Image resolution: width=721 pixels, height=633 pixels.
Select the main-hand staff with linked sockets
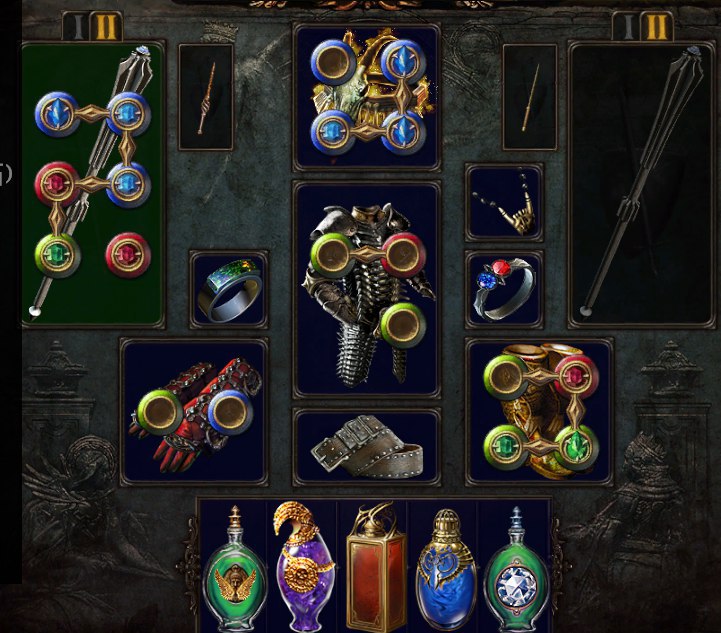[92, 184]
